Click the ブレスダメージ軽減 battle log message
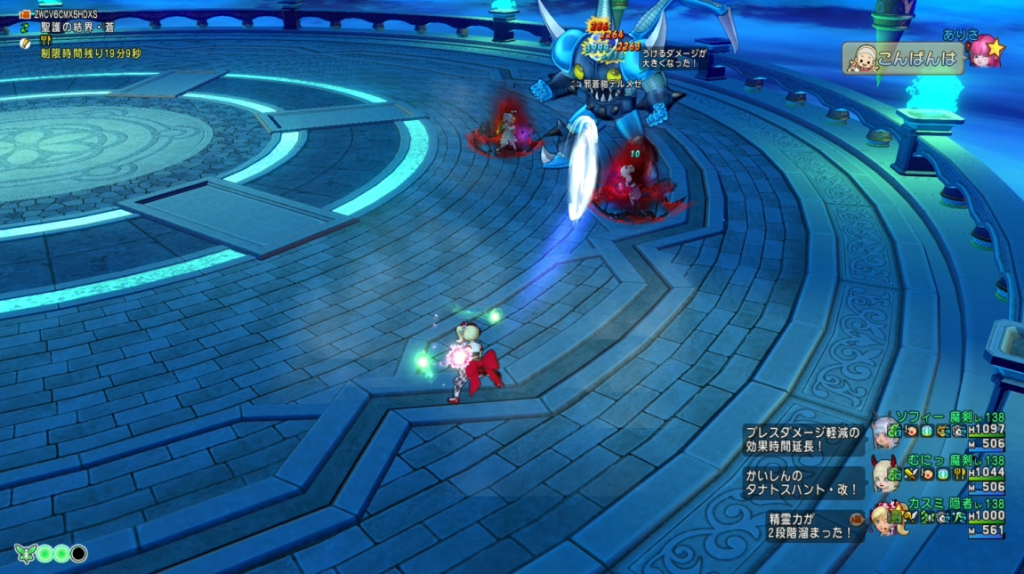Image resolution: width=1024 pixels, height=574 pixels. [803, 439]
